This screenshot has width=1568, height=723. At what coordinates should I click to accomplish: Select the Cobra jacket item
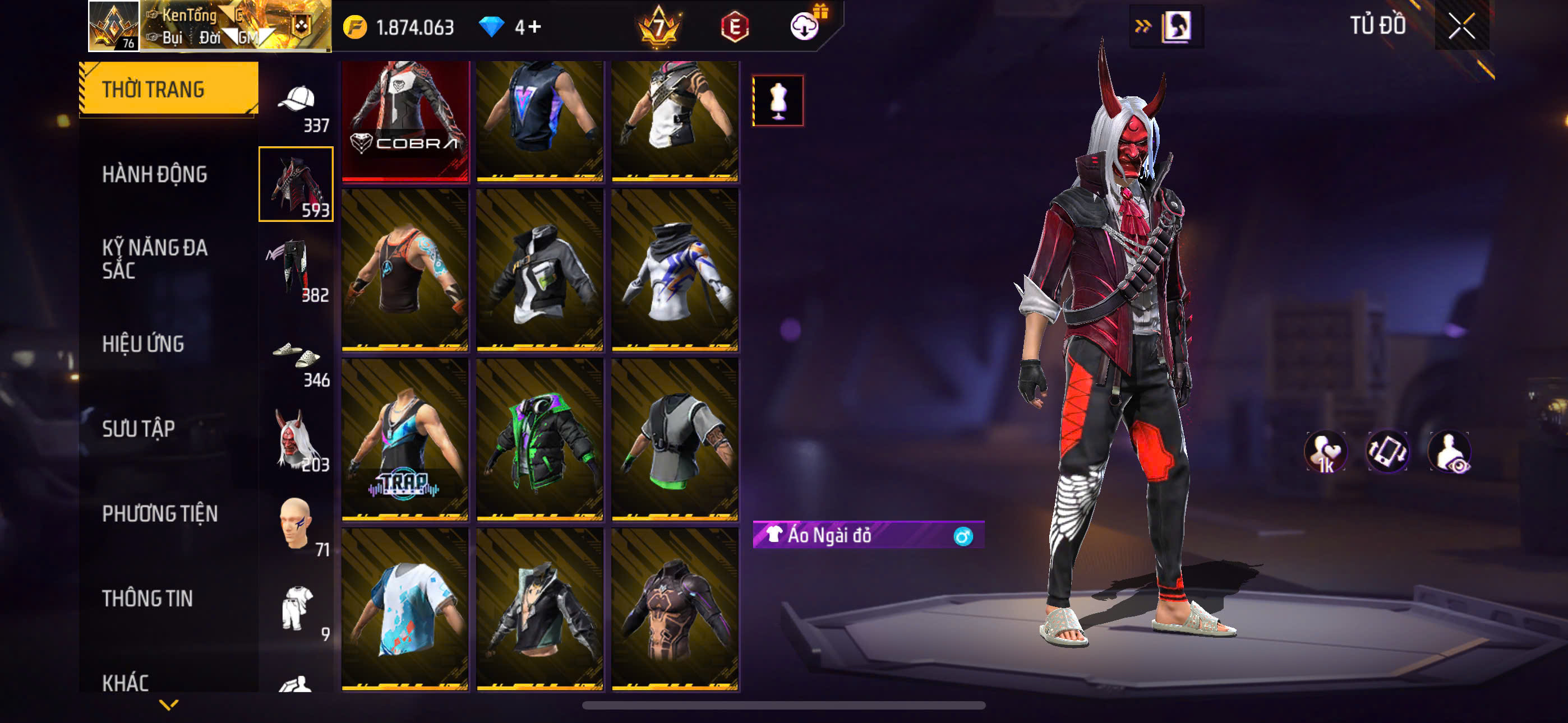(405, 121)
